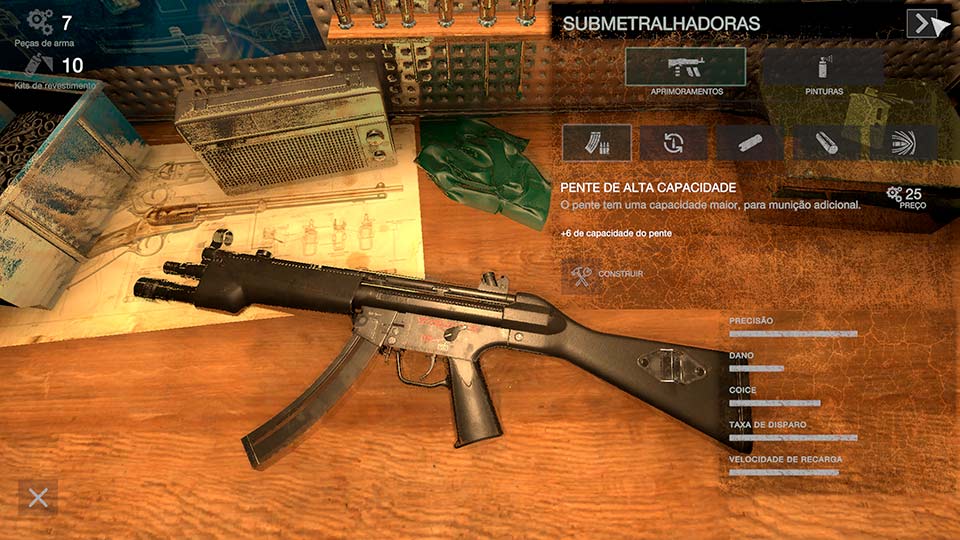The height and width of the screenshot is (540, 960).
Task: Select the short suppressor upgrade icon
Action: [749, 143]
